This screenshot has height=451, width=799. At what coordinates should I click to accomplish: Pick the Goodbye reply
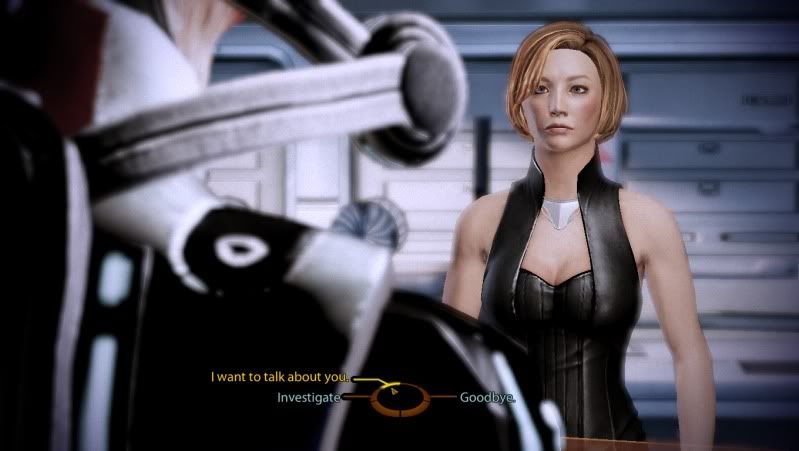click(487, 397)
